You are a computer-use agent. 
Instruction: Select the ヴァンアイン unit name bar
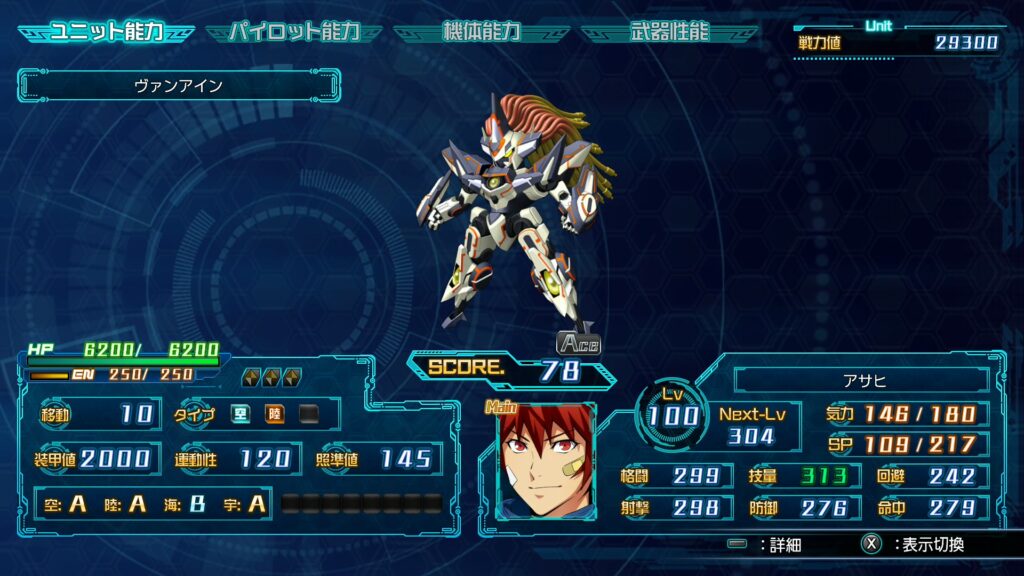click(x=179, y=86)
